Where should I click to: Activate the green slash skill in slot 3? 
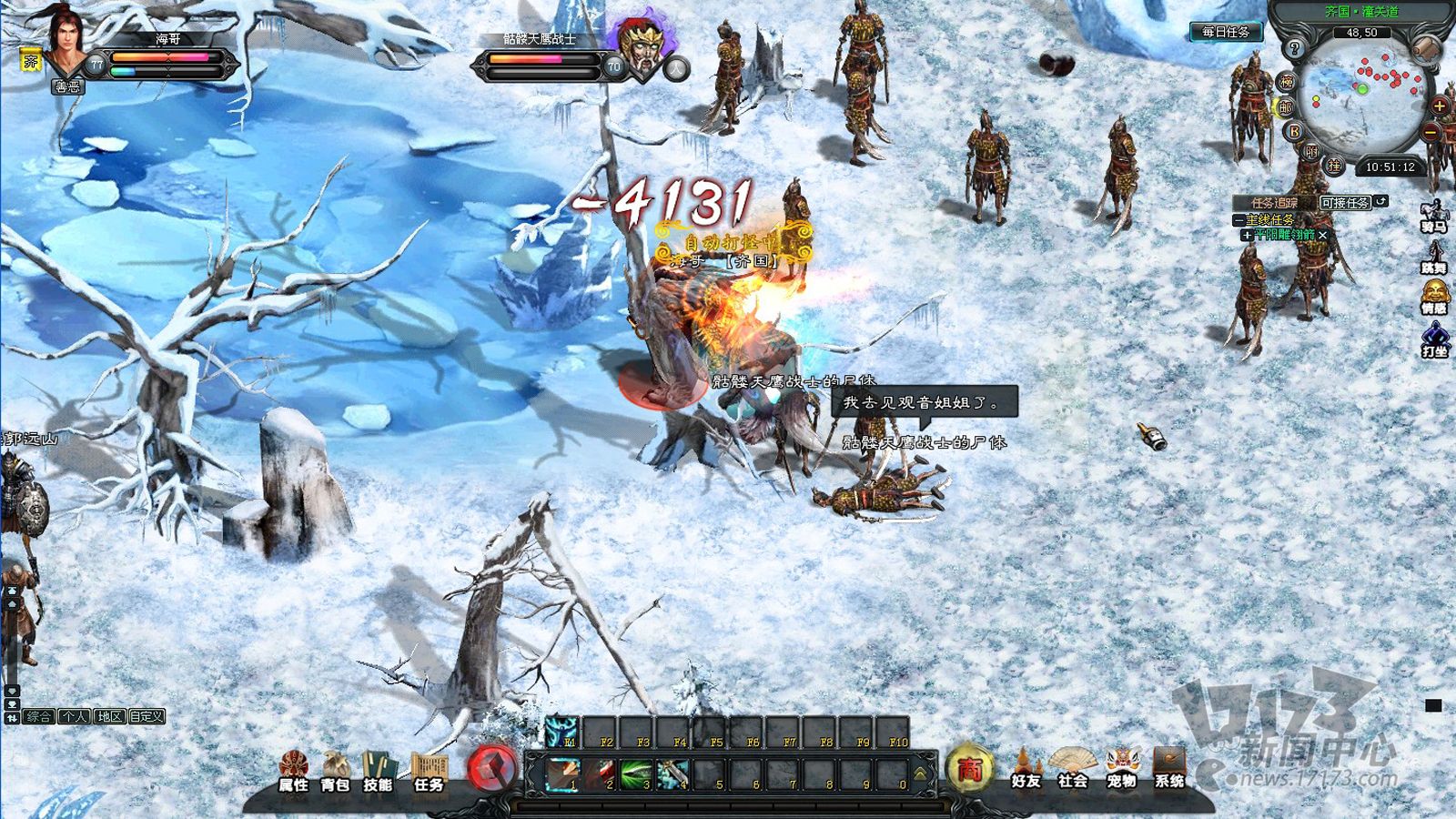(637, 774)
